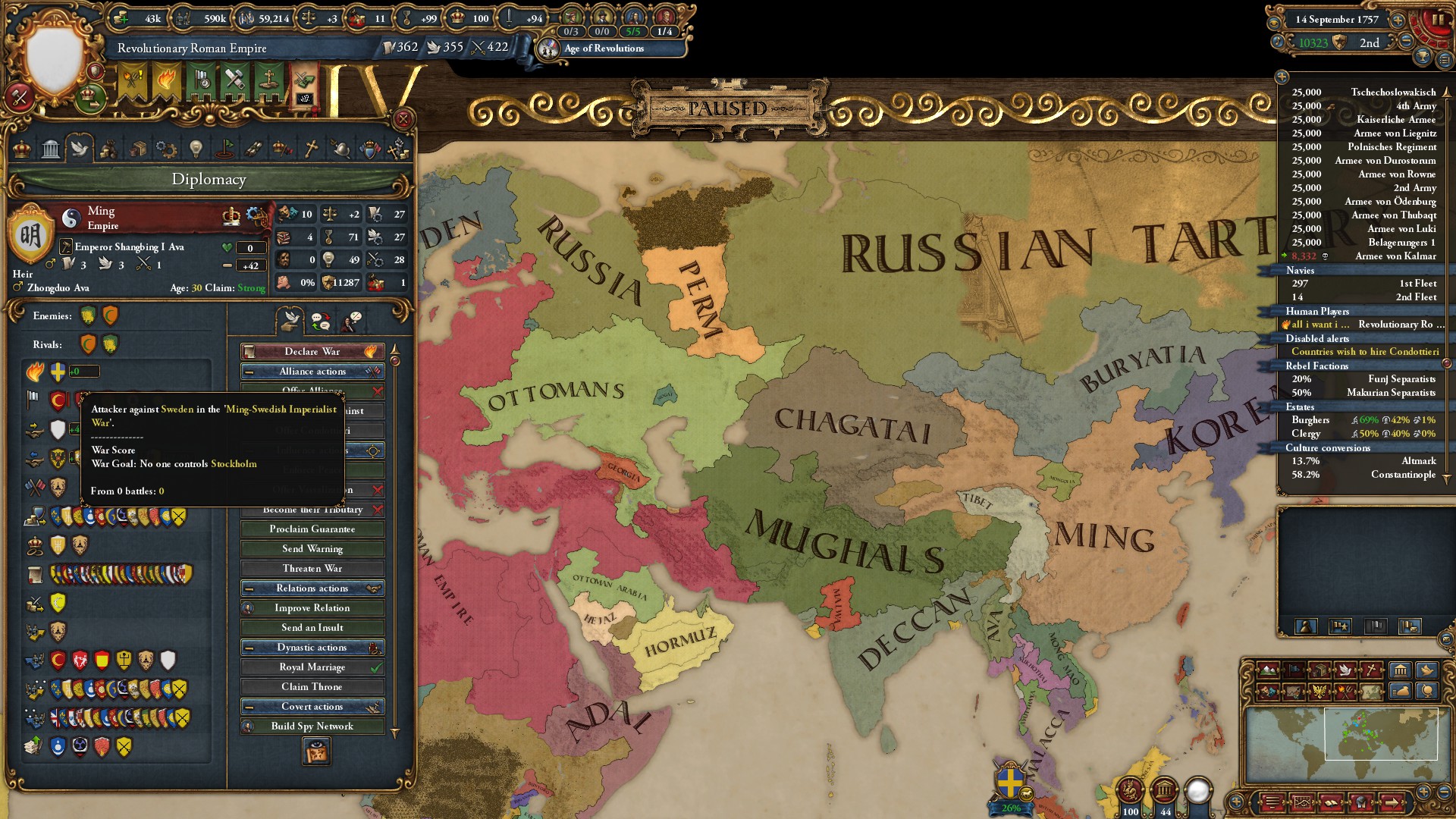Switch to the Government tab

pyautogui.click(x=51, y=149)
